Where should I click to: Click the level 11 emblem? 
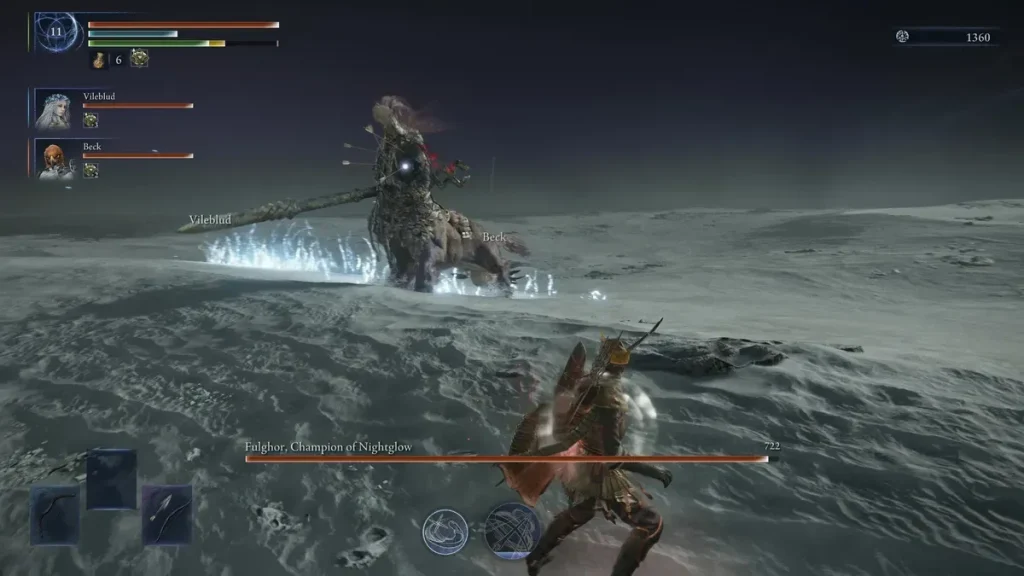coord(55,31)
